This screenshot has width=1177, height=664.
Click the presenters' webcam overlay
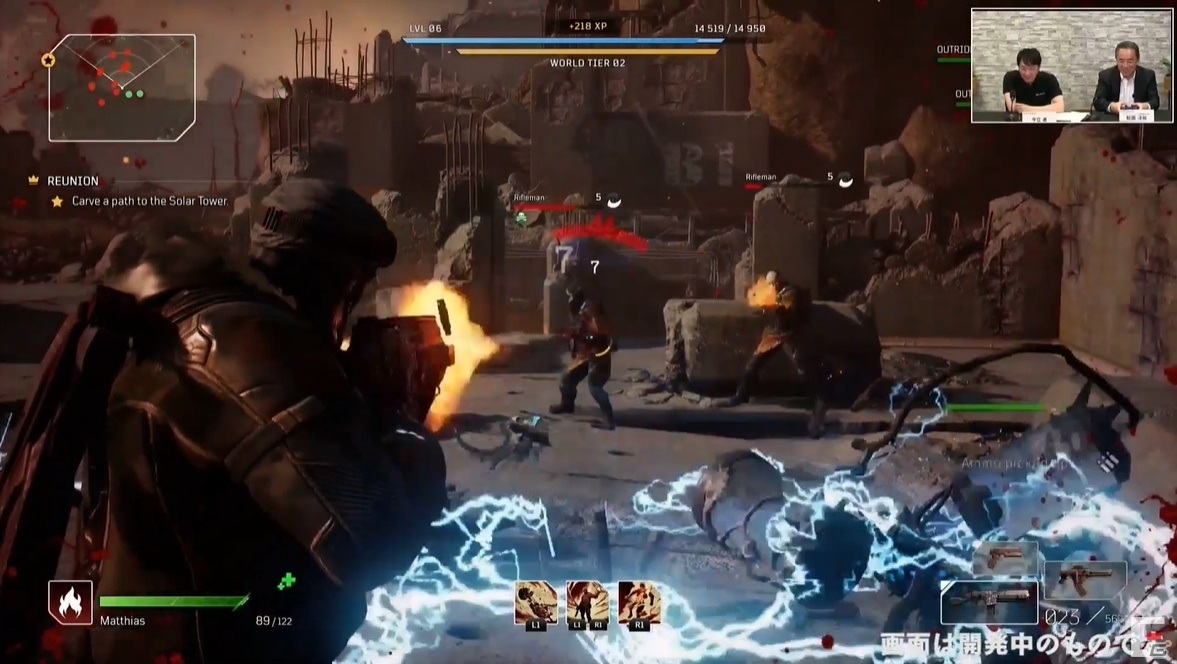click(x=1071, y=66)
